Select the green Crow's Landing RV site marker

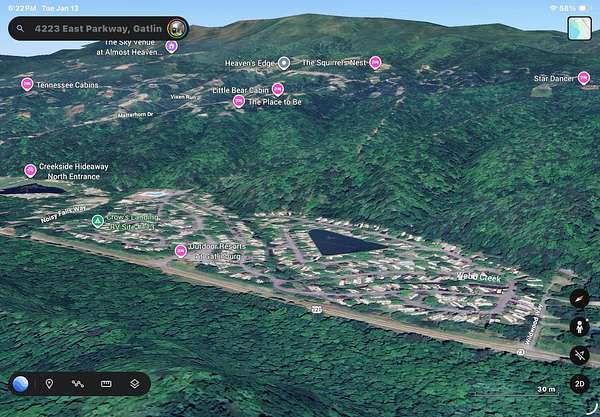tap(97, 220)
